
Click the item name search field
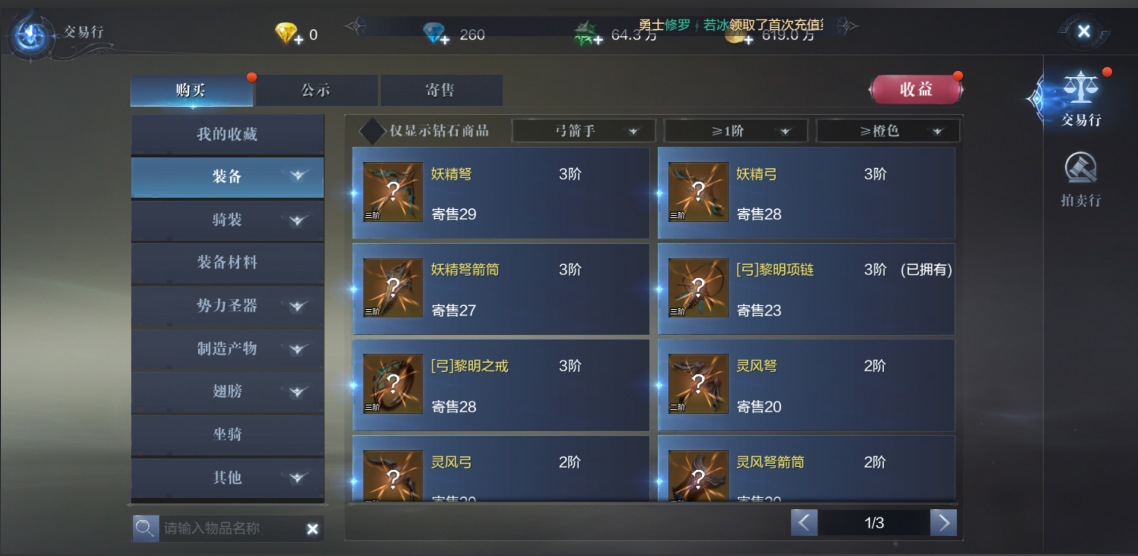[x=228, y=528]
